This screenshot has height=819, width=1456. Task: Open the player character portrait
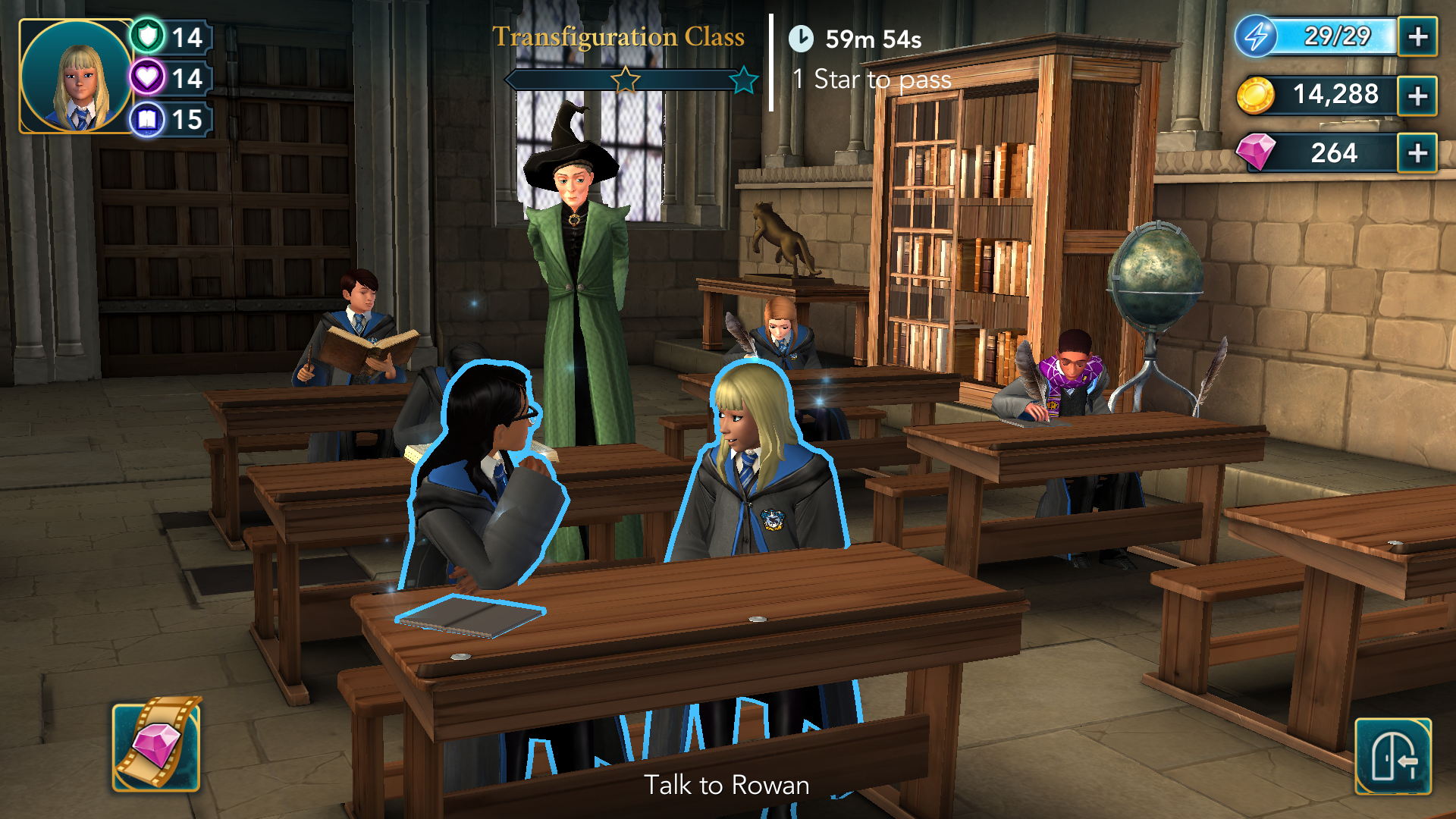76,77
